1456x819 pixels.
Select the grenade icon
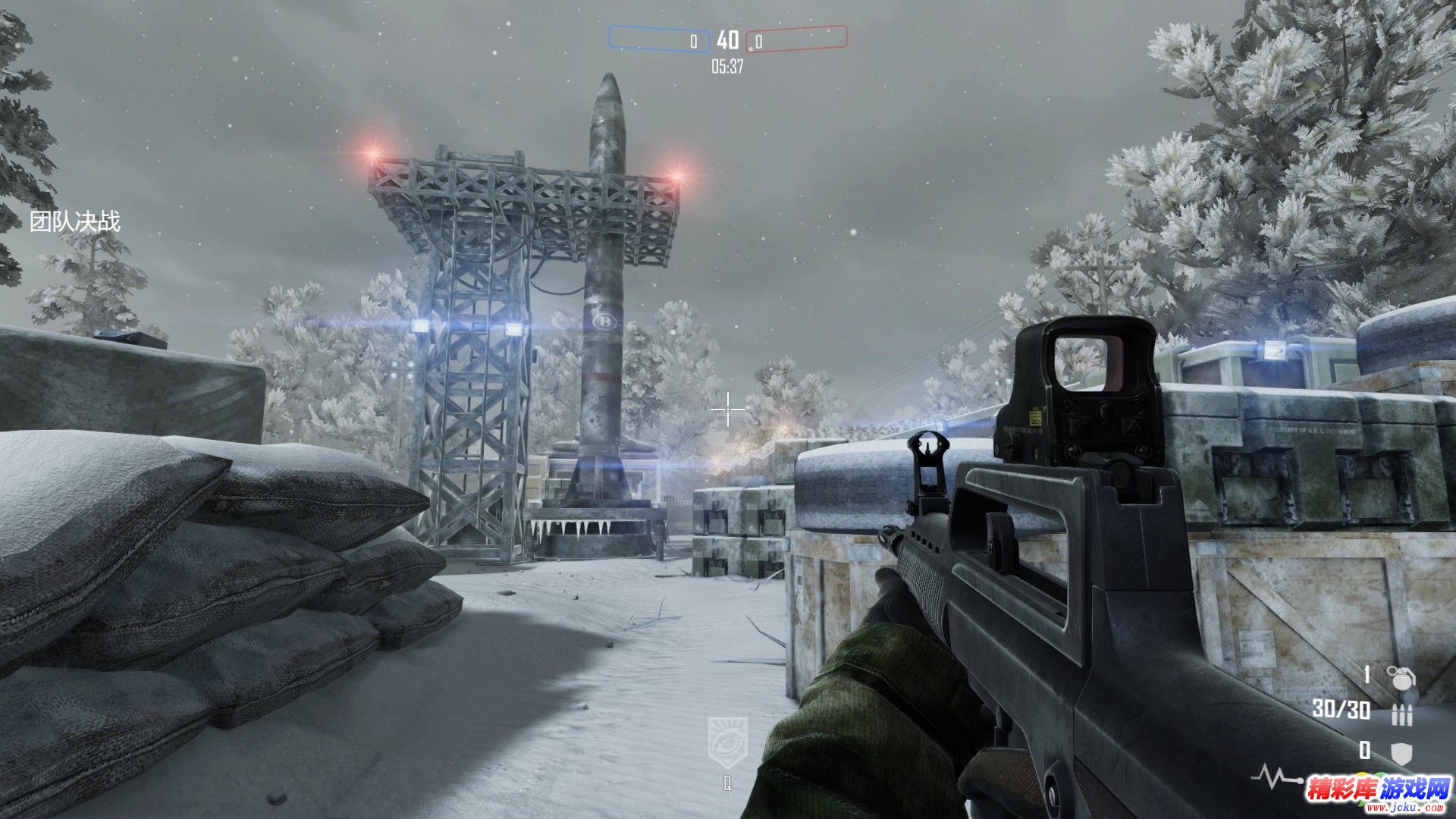point(1401,676)
